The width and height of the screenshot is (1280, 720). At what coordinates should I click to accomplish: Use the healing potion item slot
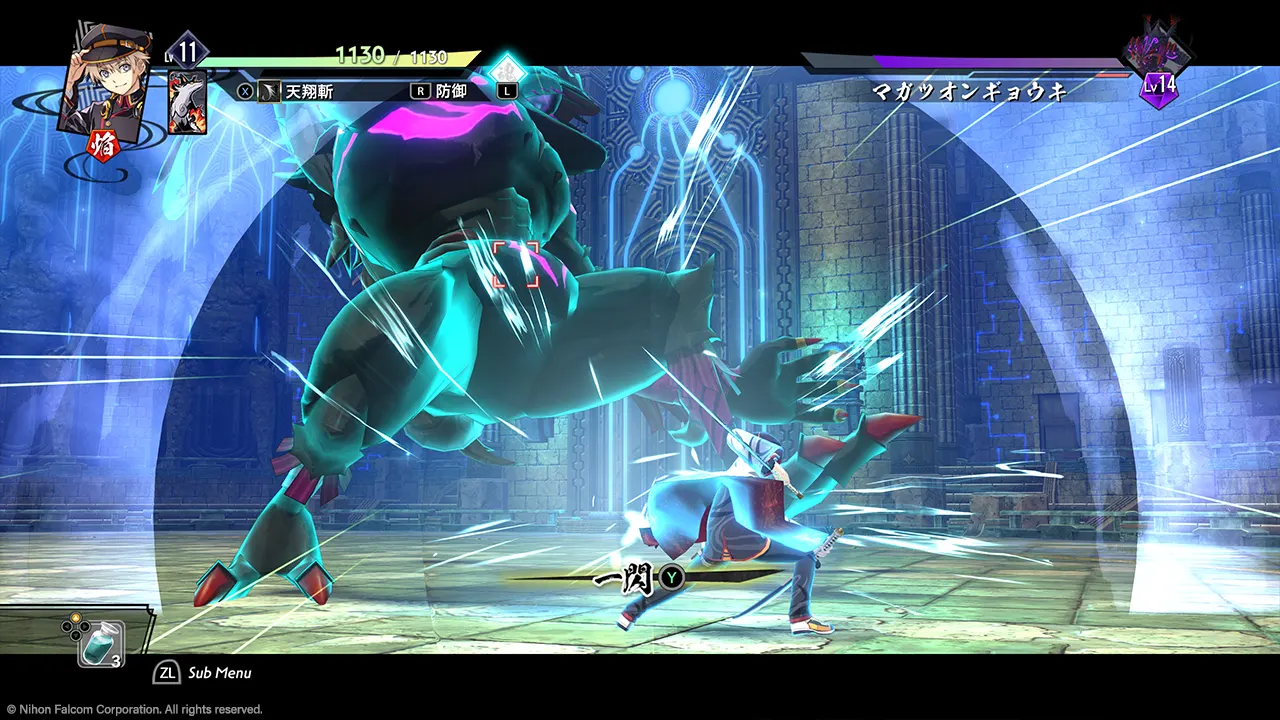tap(101, 643)
